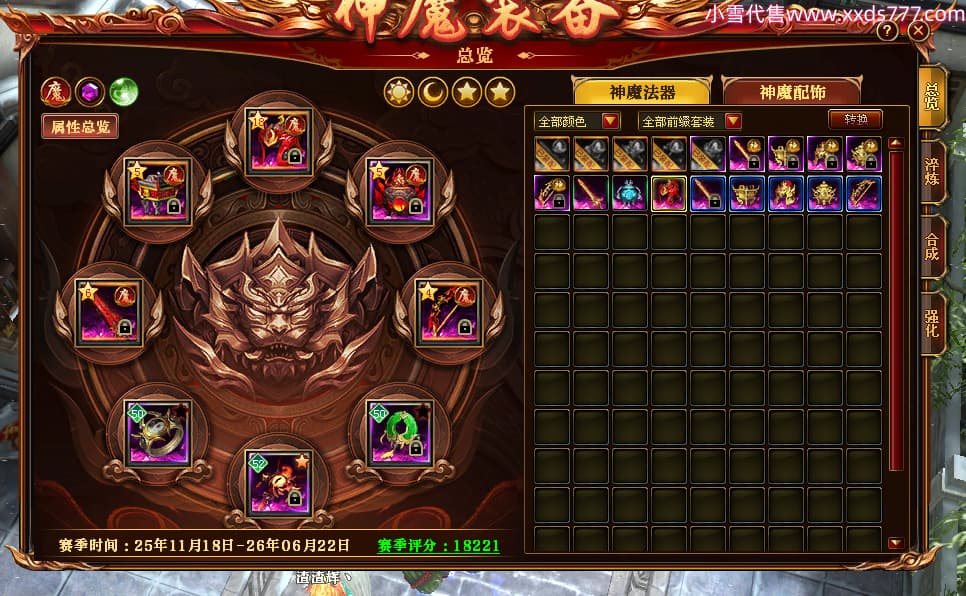The width and height of the screenshot is (966, 596).
Task: Open the 属性总览 attribute overview
Action: (x=79, y=127)
